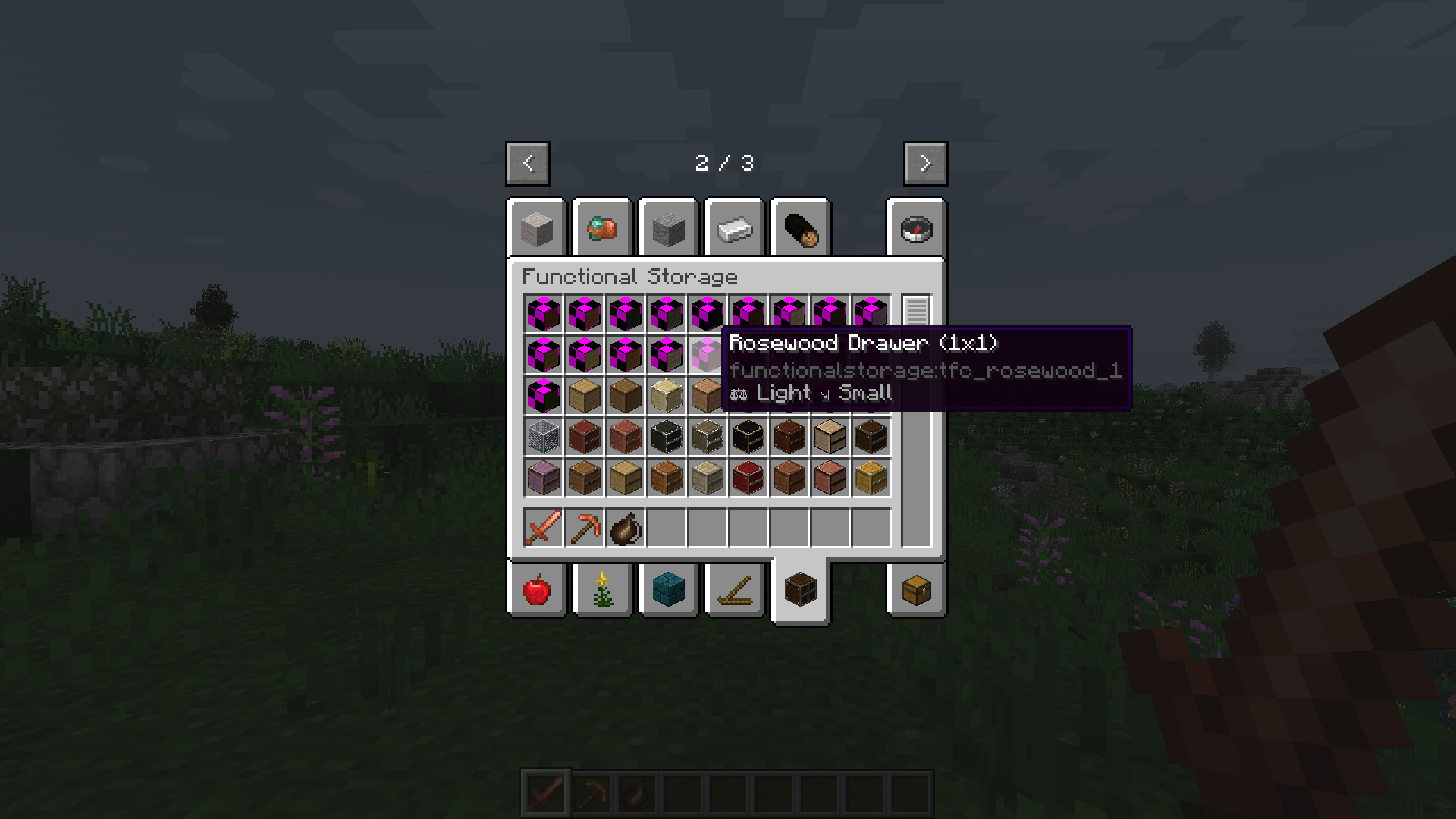
Task: Pick the red-toned drawer block in middle grid
Action: [584, 438]
